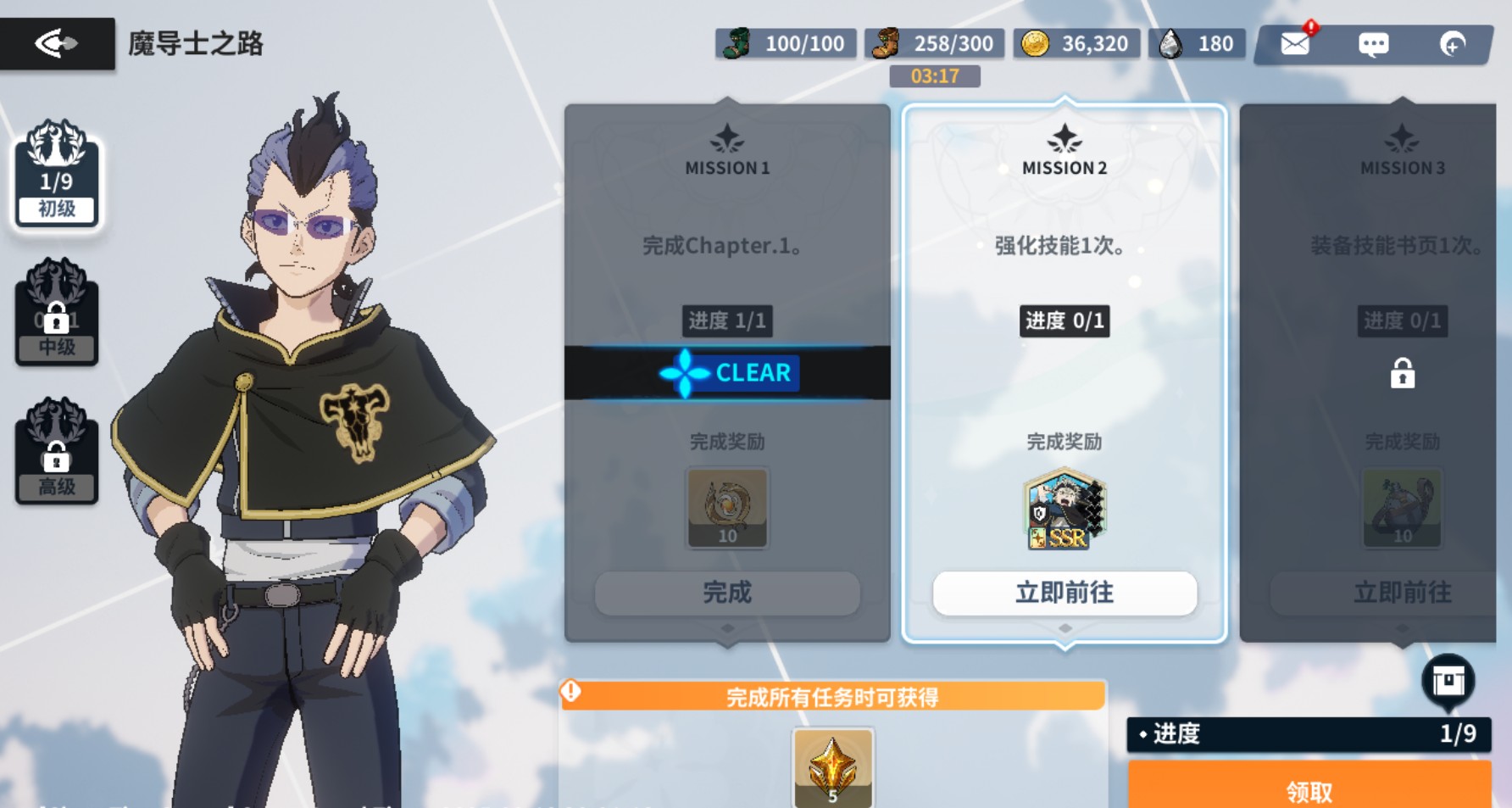Click the locked 高级 rank badge
The height and width of the screenshot is (808, 1512).
[x=56, y=458]
